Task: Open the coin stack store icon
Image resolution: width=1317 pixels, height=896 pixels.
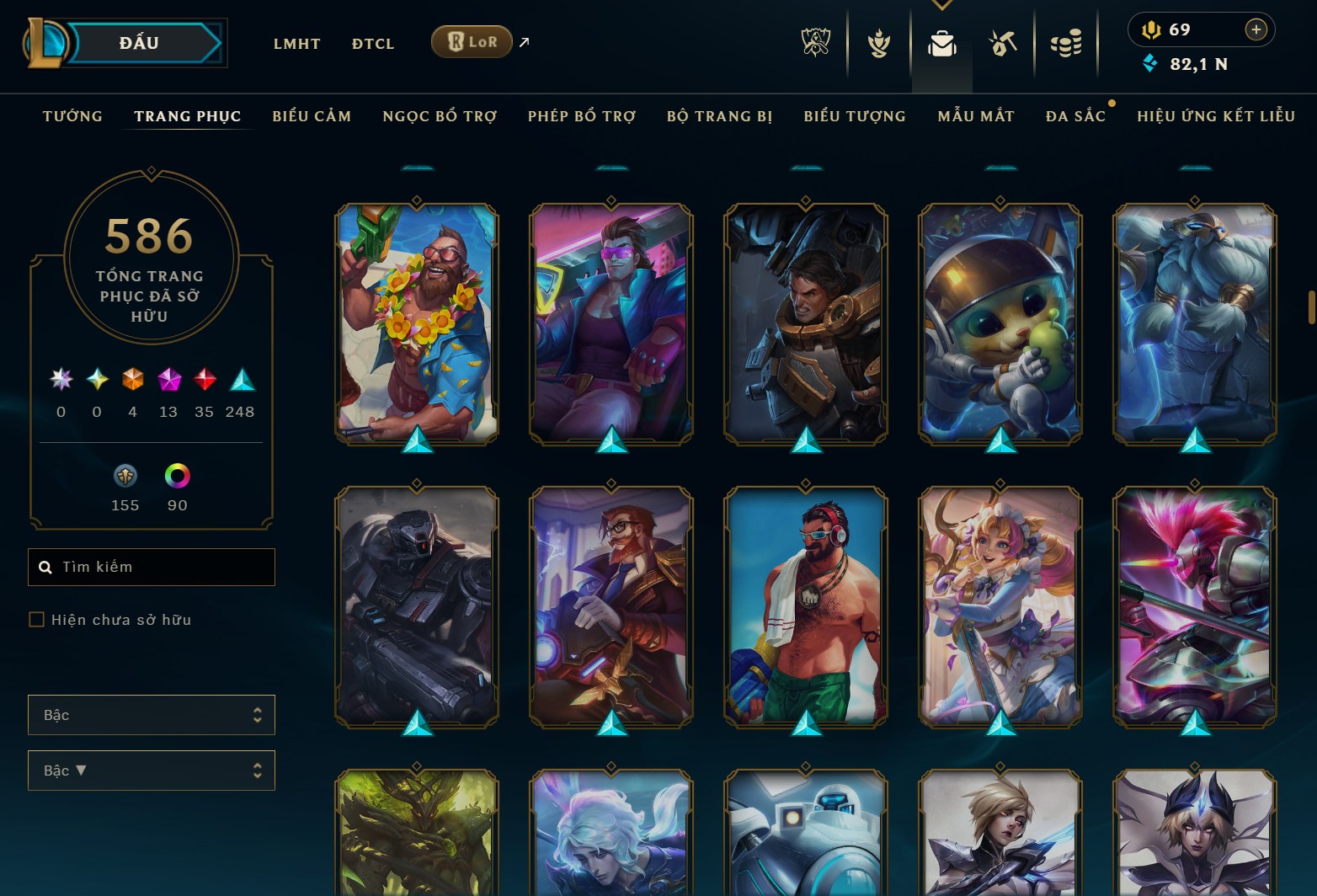Action: pos(1066,44)
